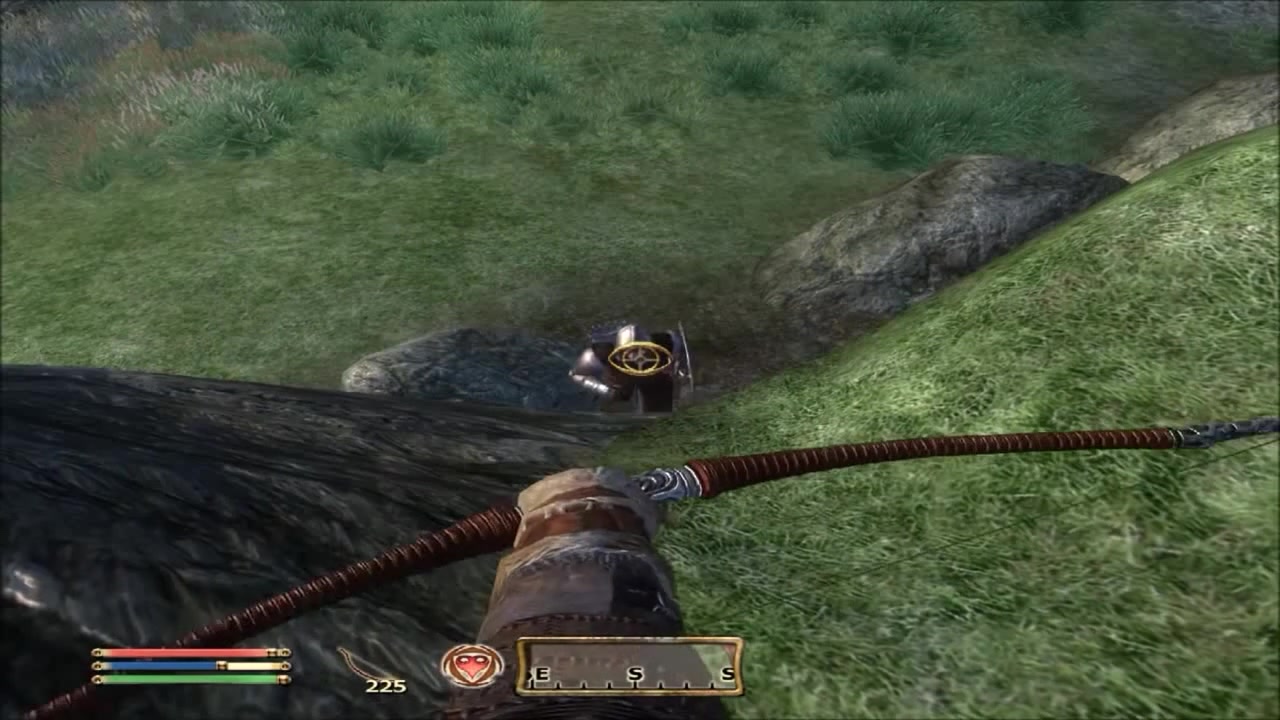Click the S marker on the compass right edge

point(729,675)
